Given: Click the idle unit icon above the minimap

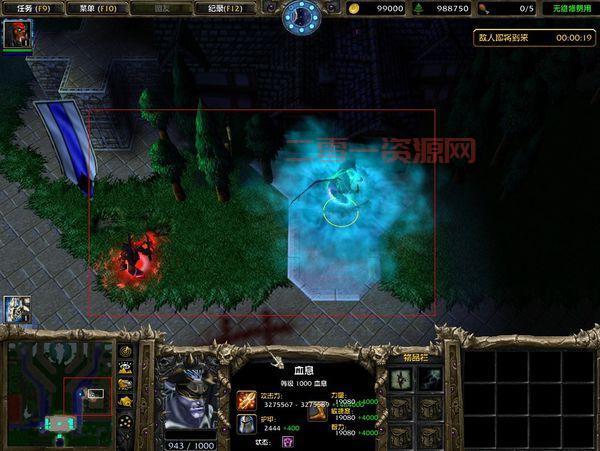Looking at the screenshot, I should click(17, 310).
